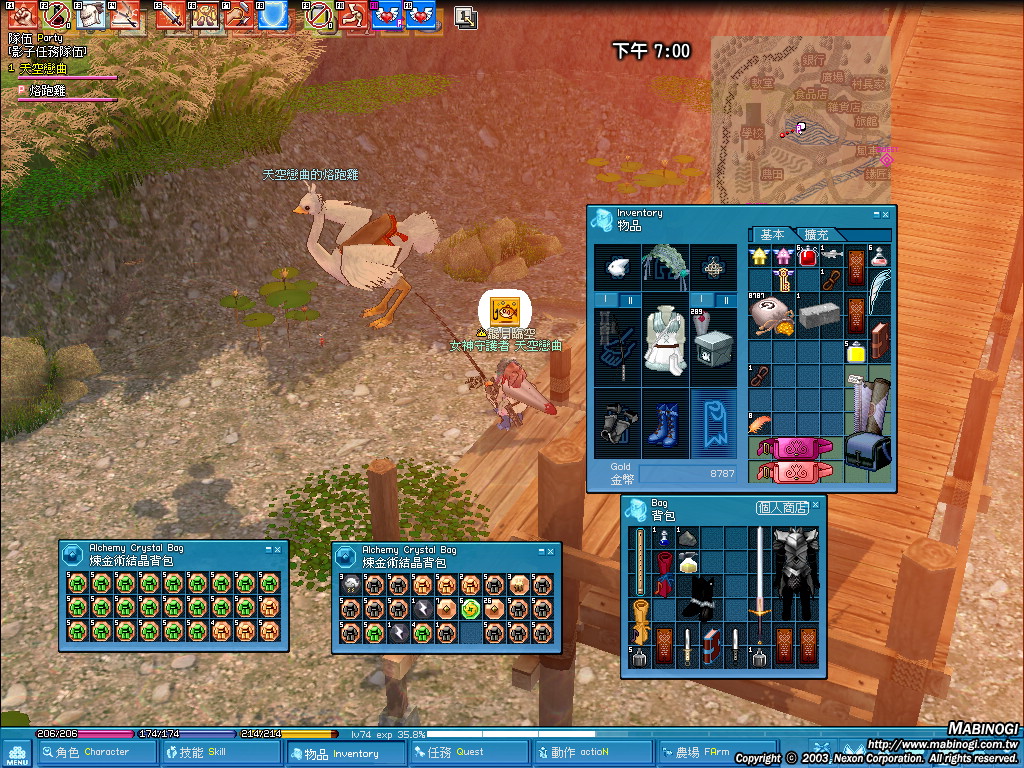
Task: Pick the long sword in the bag
Action: point(760,574)
